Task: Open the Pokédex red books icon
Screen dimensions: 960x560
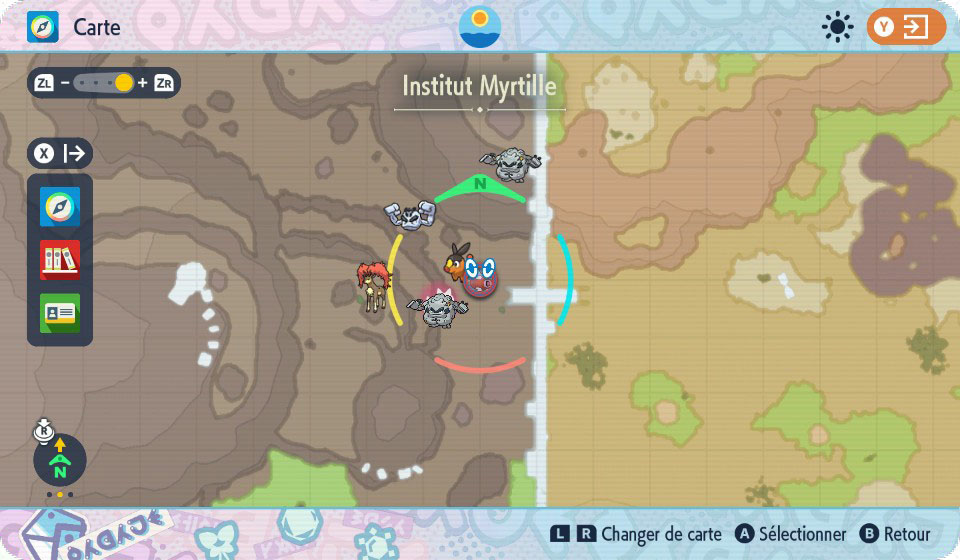Action: pyautogui.click(x=60, y=260)
